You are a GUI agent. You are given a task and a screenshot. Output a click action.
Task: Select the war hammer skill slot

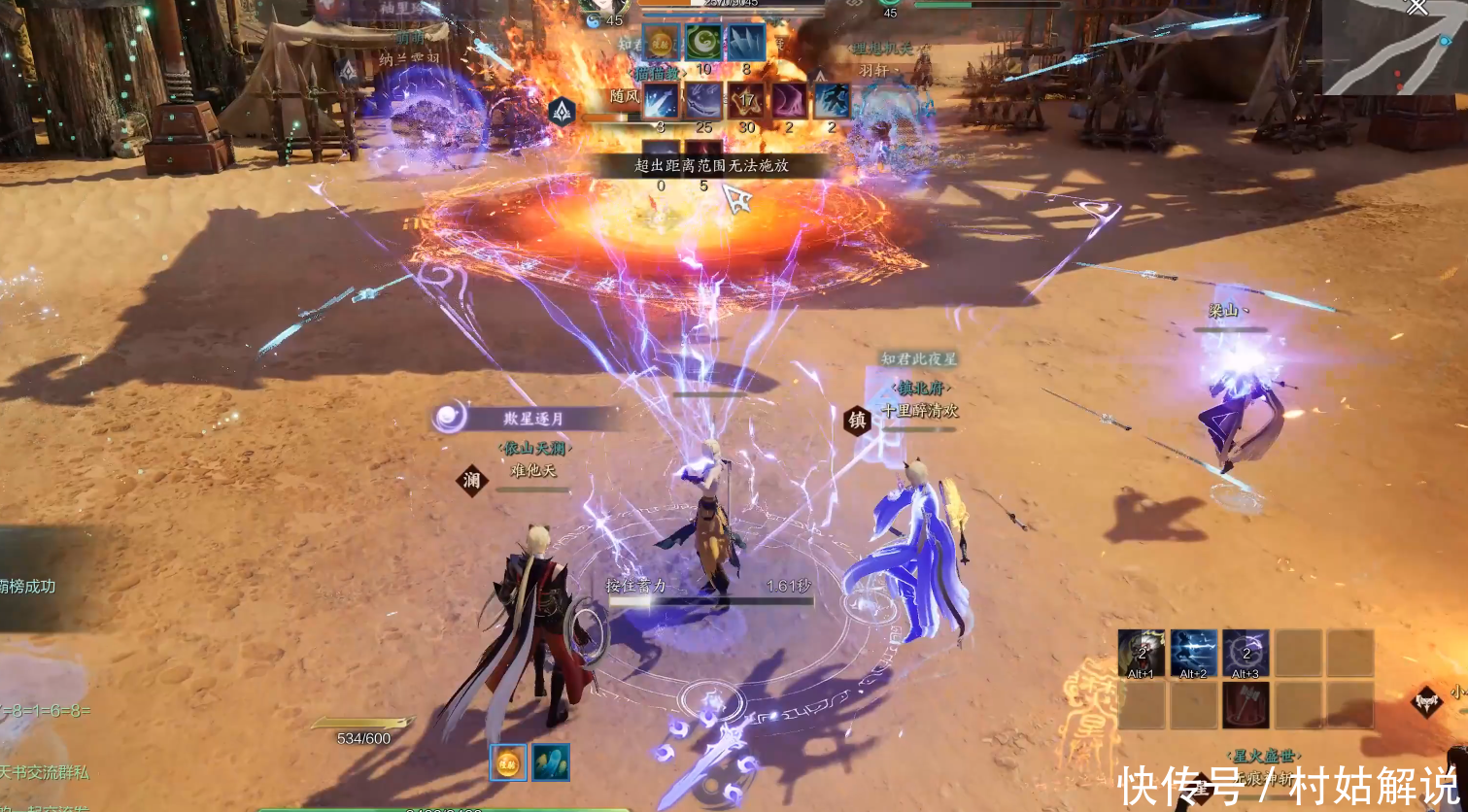[x=1246, y=704]
